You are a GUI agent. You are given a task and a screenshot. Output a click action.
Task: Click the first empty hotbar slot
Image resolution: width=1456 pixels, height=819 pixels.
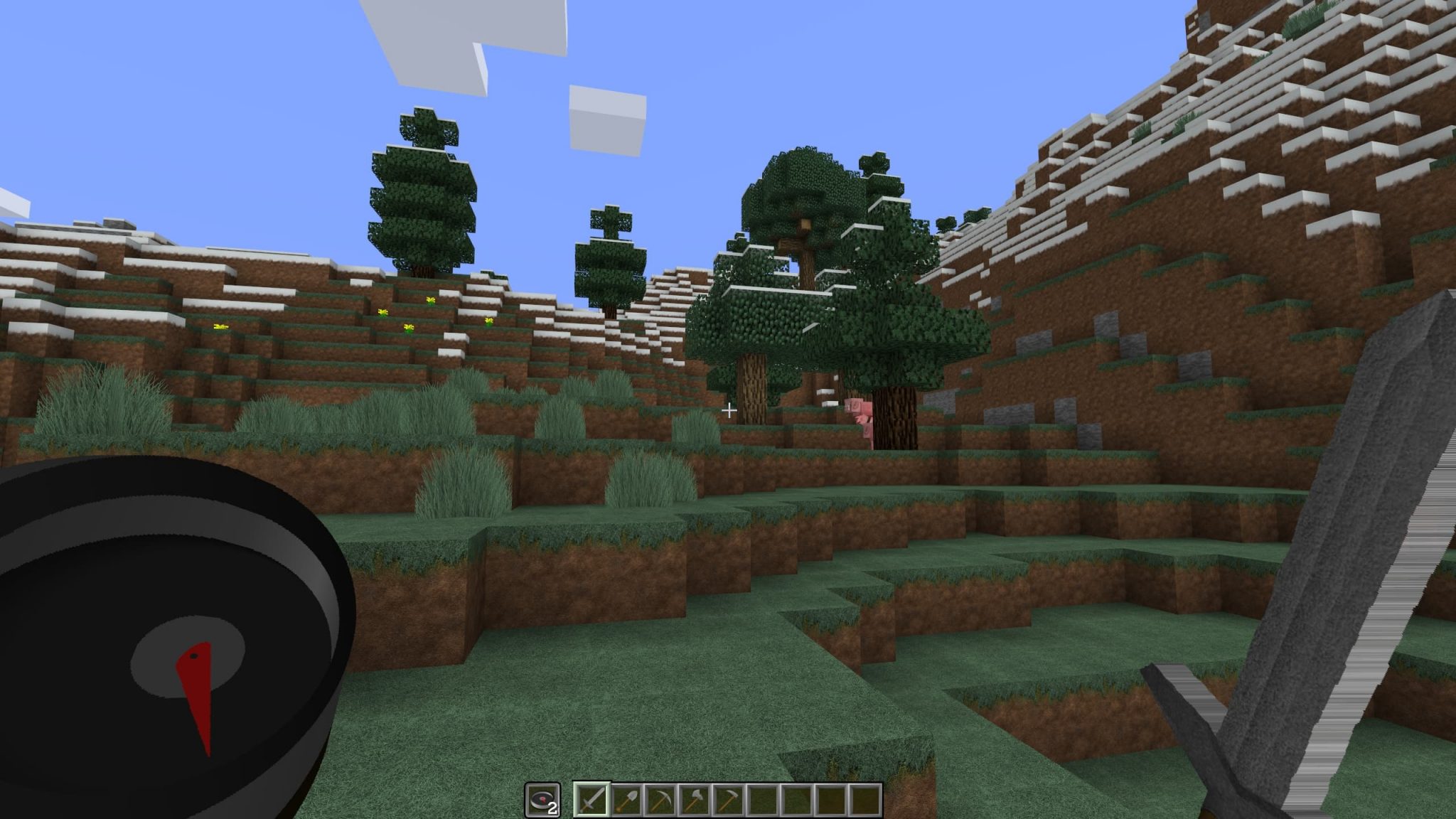[x=761, y=799]
